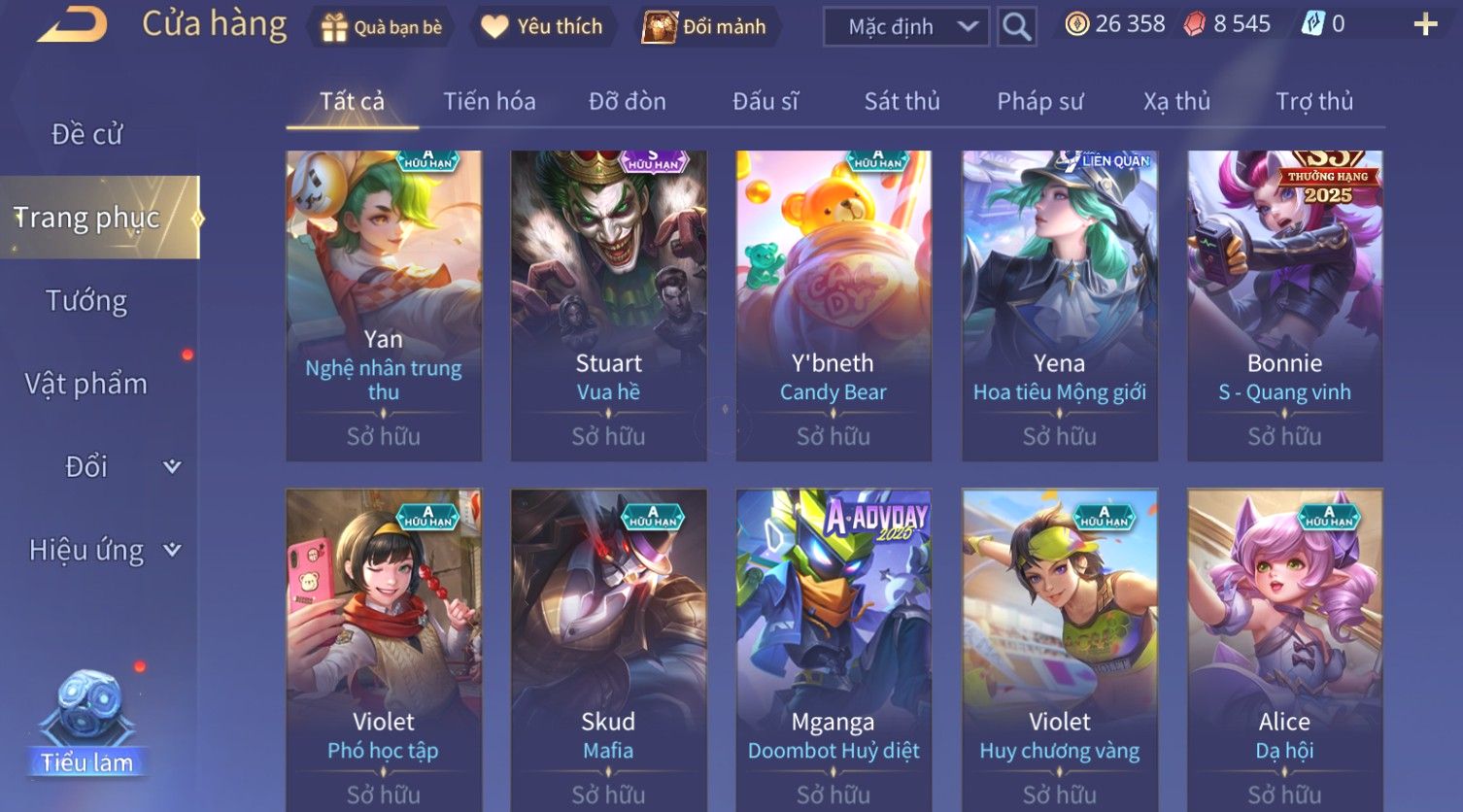Select Stuart Vua hề skin card

608,305
